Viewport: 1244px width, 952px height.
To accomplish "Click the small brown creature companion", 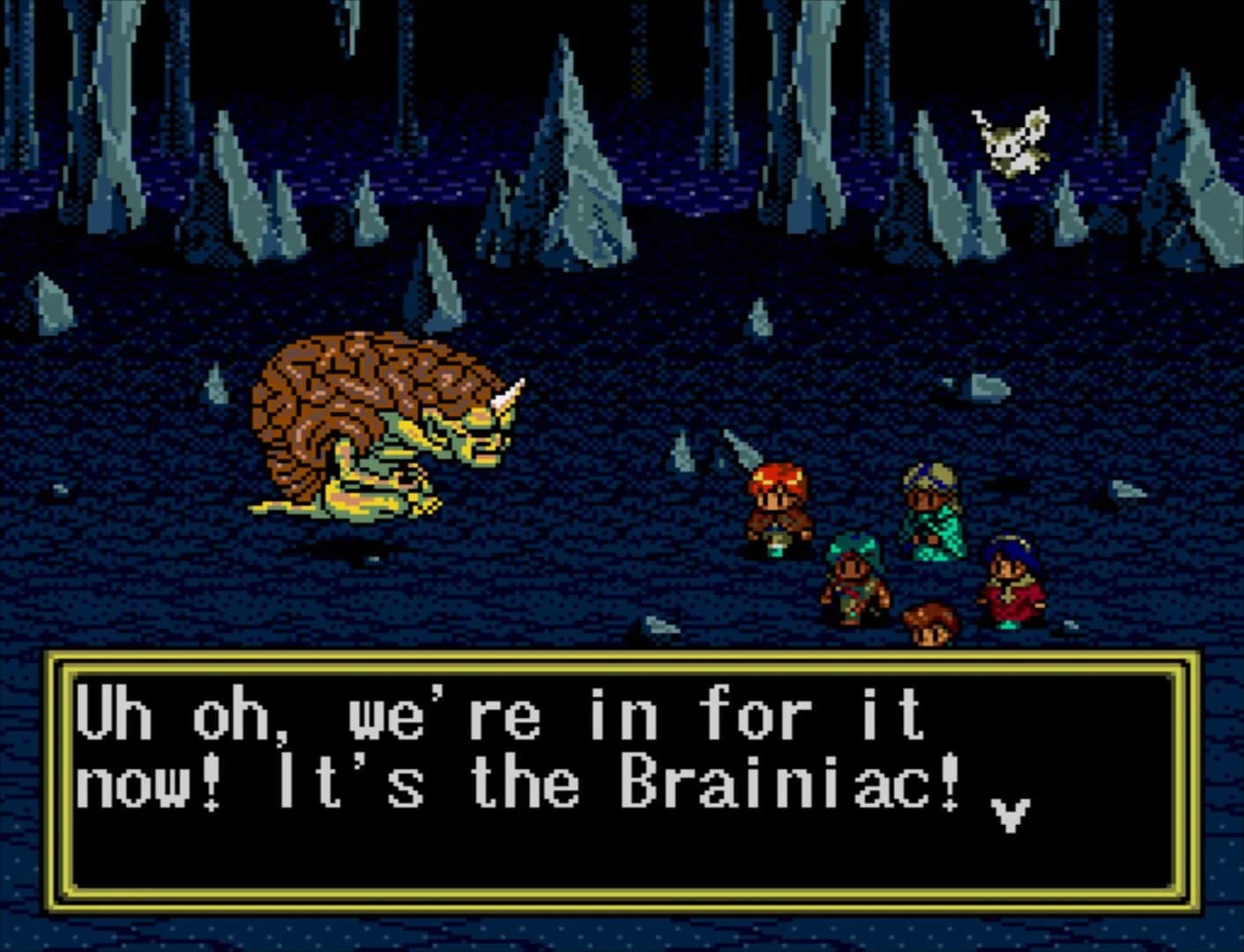I will [928, 621].
